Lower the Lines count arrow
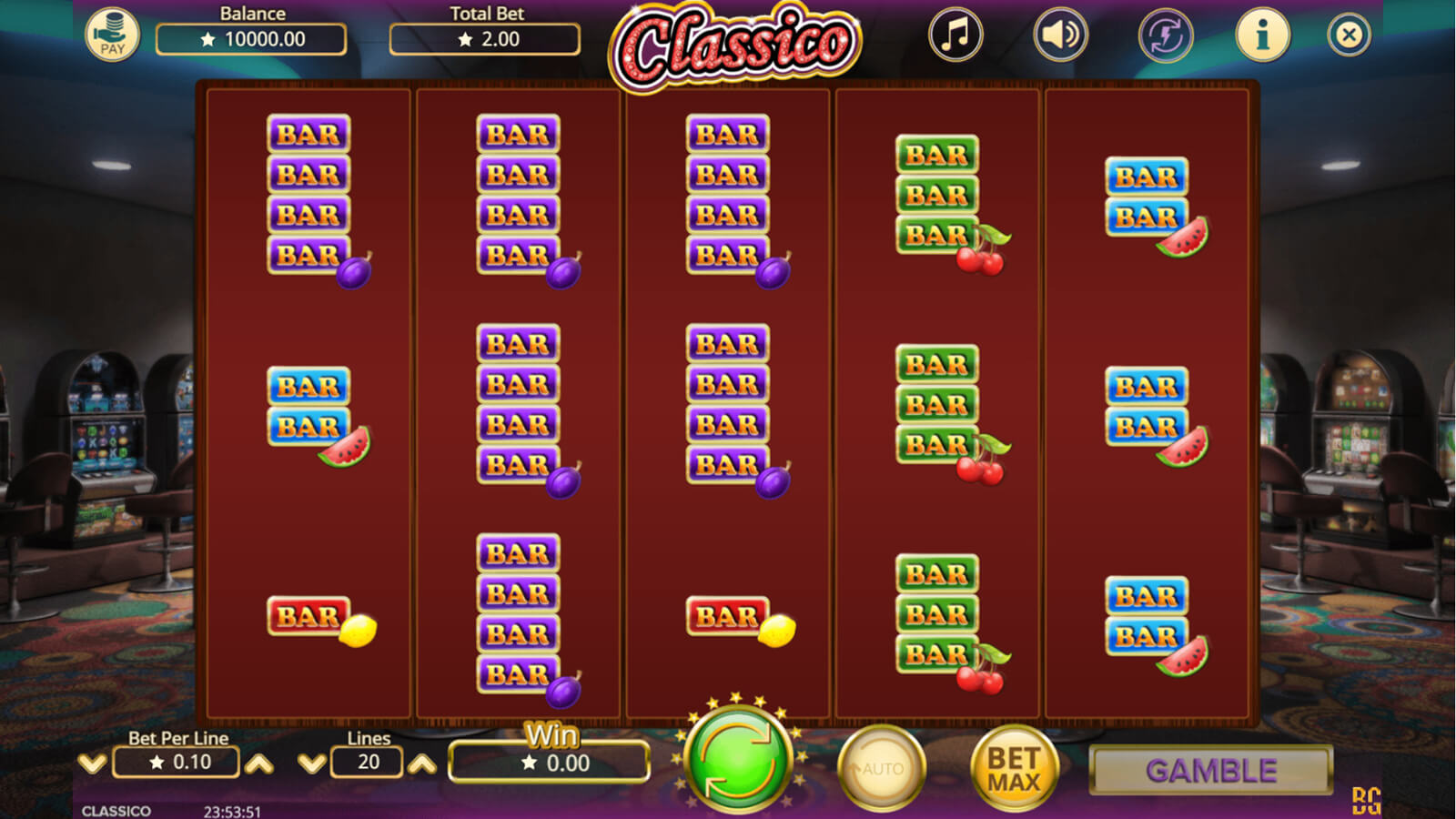The width and height of the screenshot is (1456, 819). (x=311, y=763)
